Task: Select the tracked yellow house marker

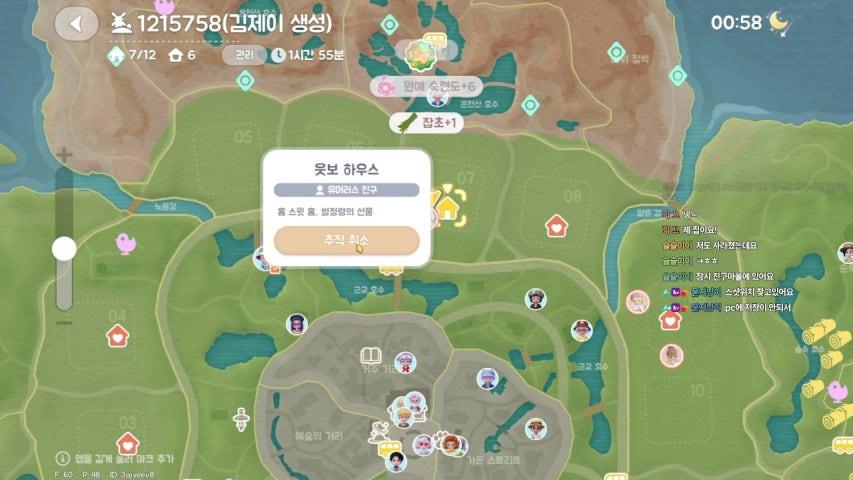Action: [447, 208]
